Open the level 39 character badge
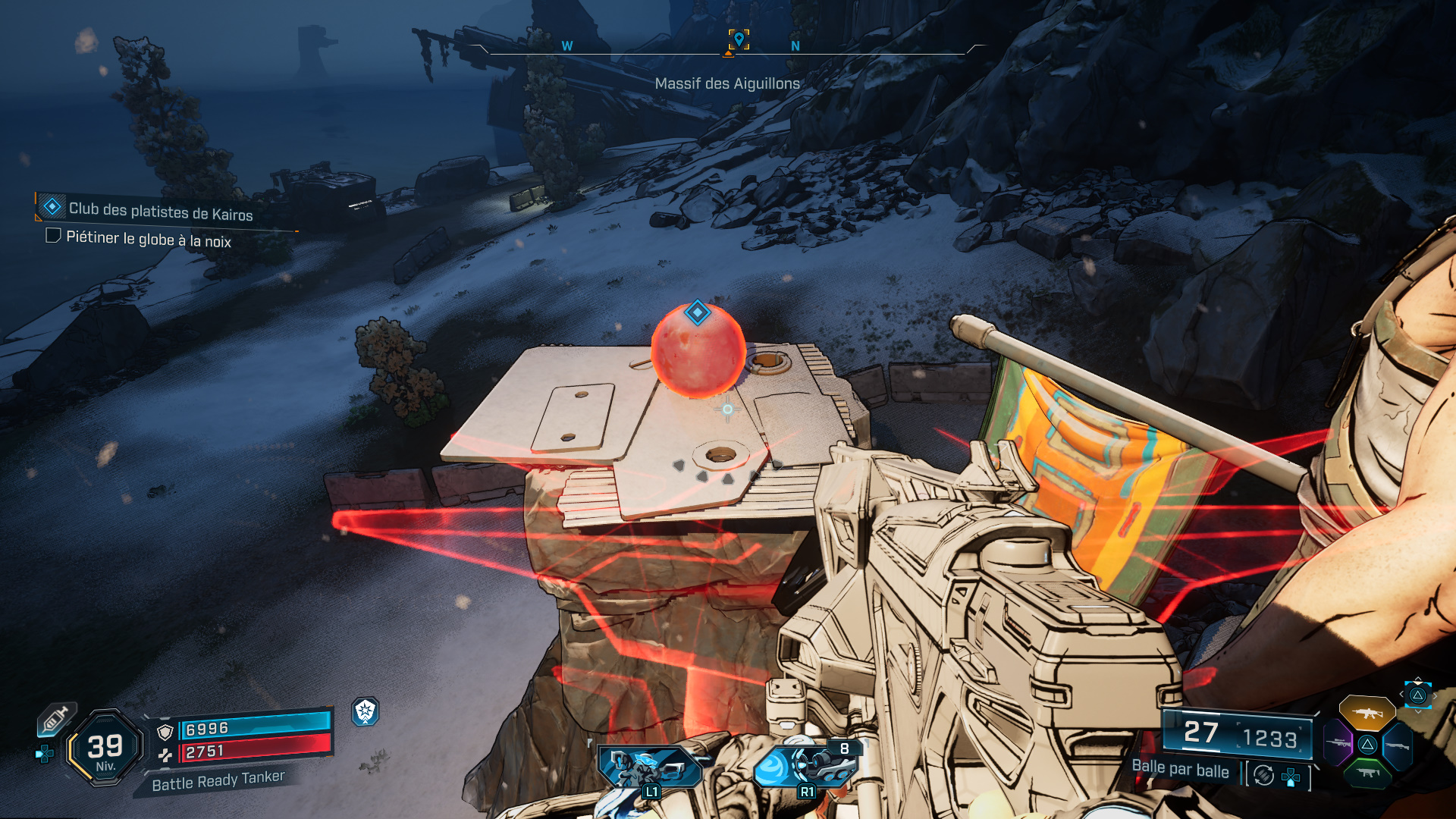Viewport: 1456px width, 819px height. 105,748
